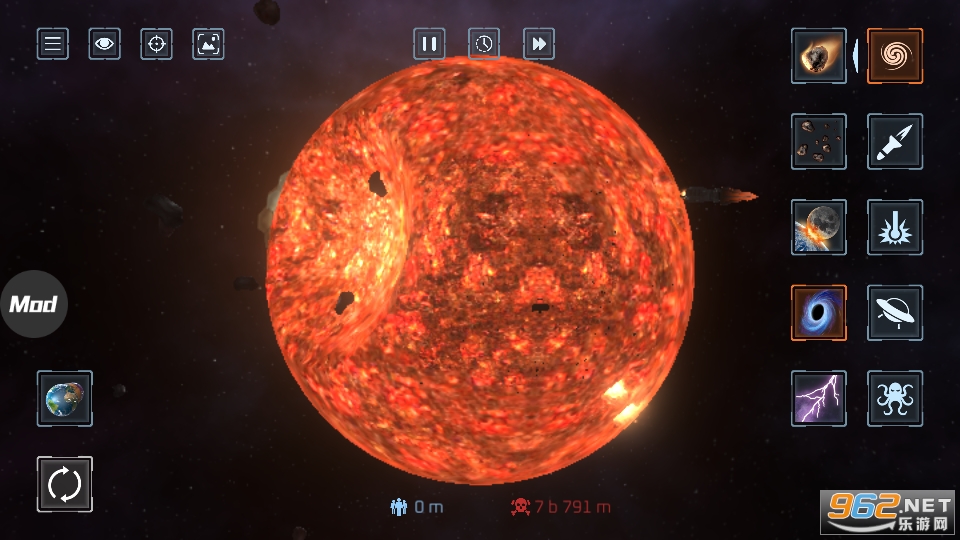Take a screenshot with the photo button
Image resolution: width=960 pixels, height=540 pixels.
point(208,44)
